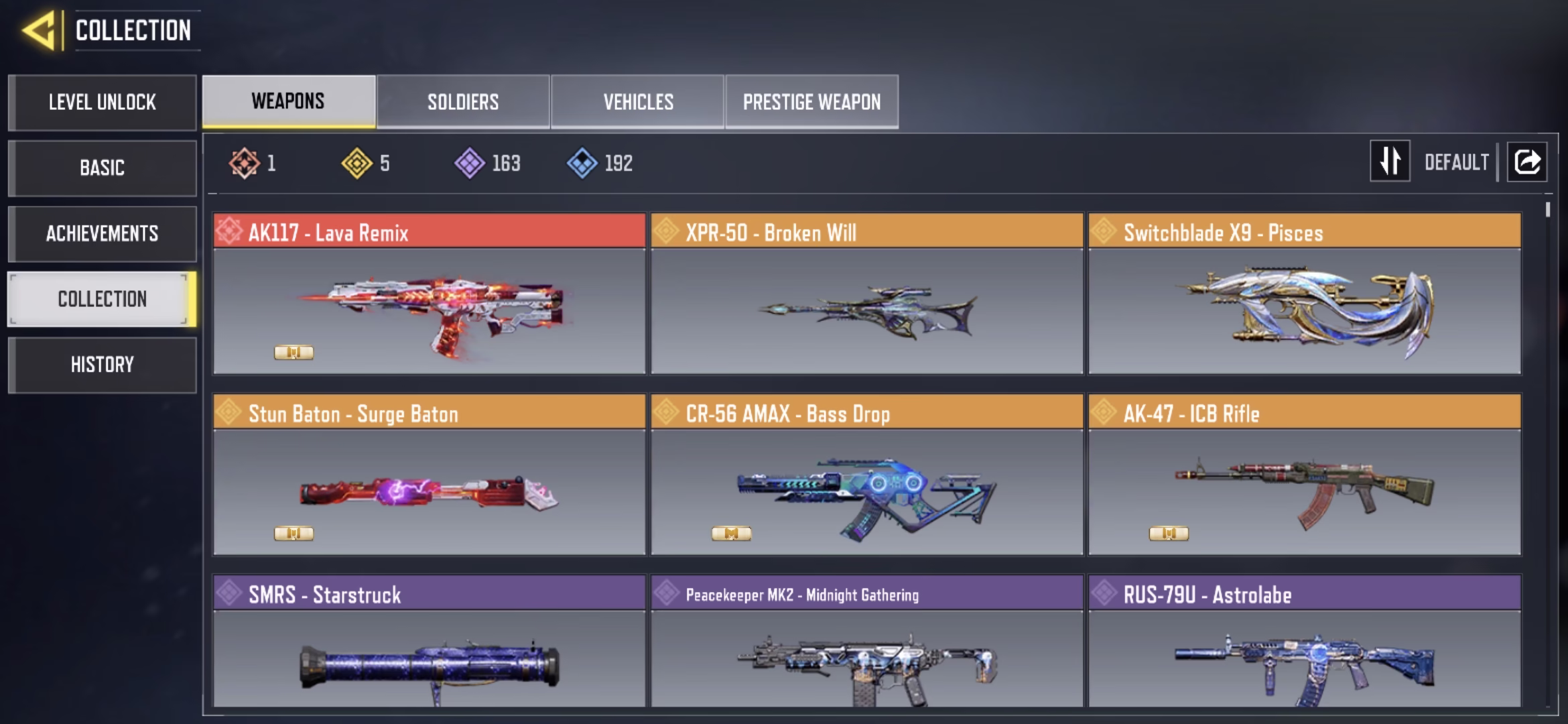
Task: Select the Collection menu entry
Action: [103, 299]
